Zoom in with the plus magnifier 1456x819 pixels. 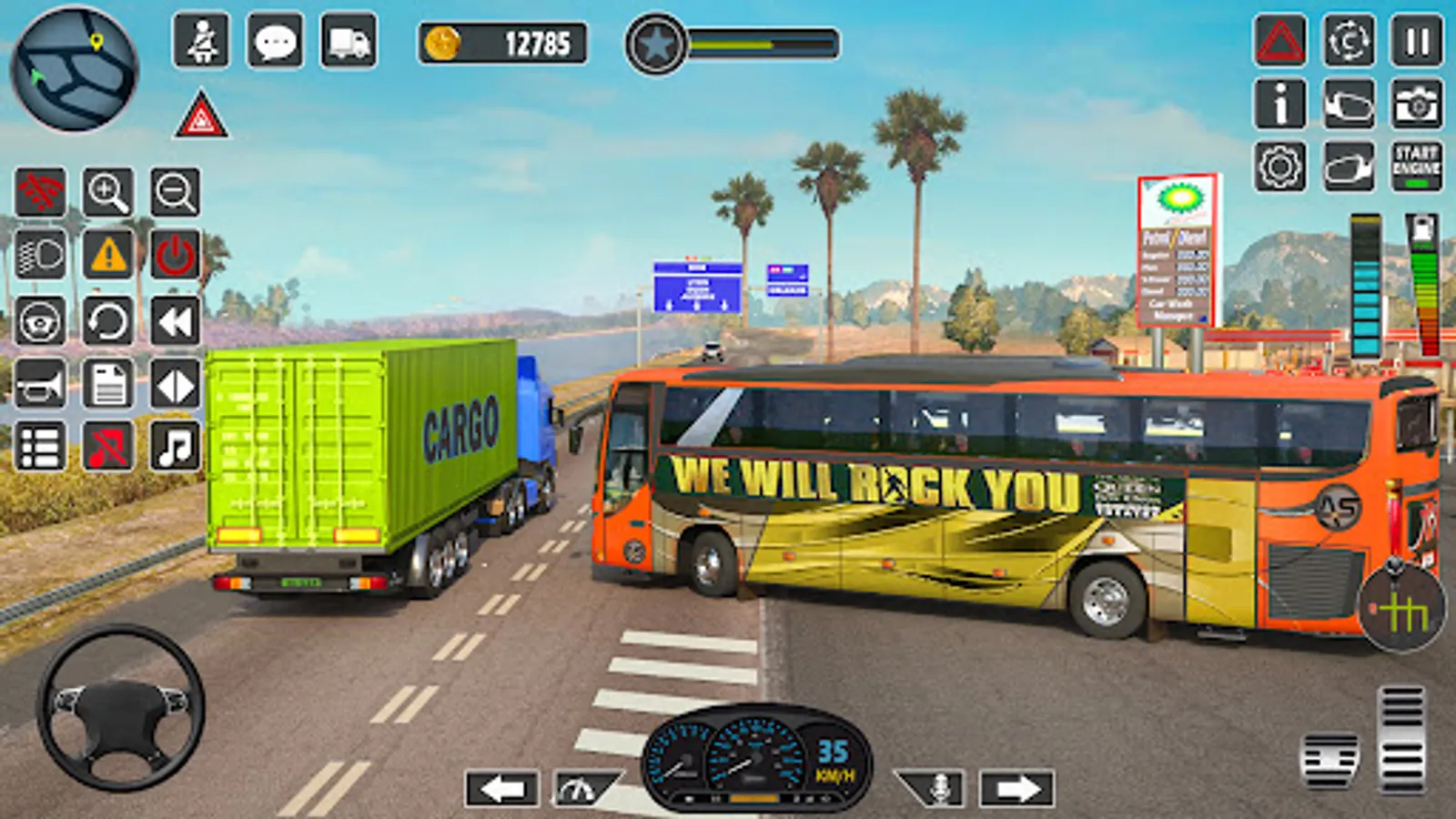(107, 192)
